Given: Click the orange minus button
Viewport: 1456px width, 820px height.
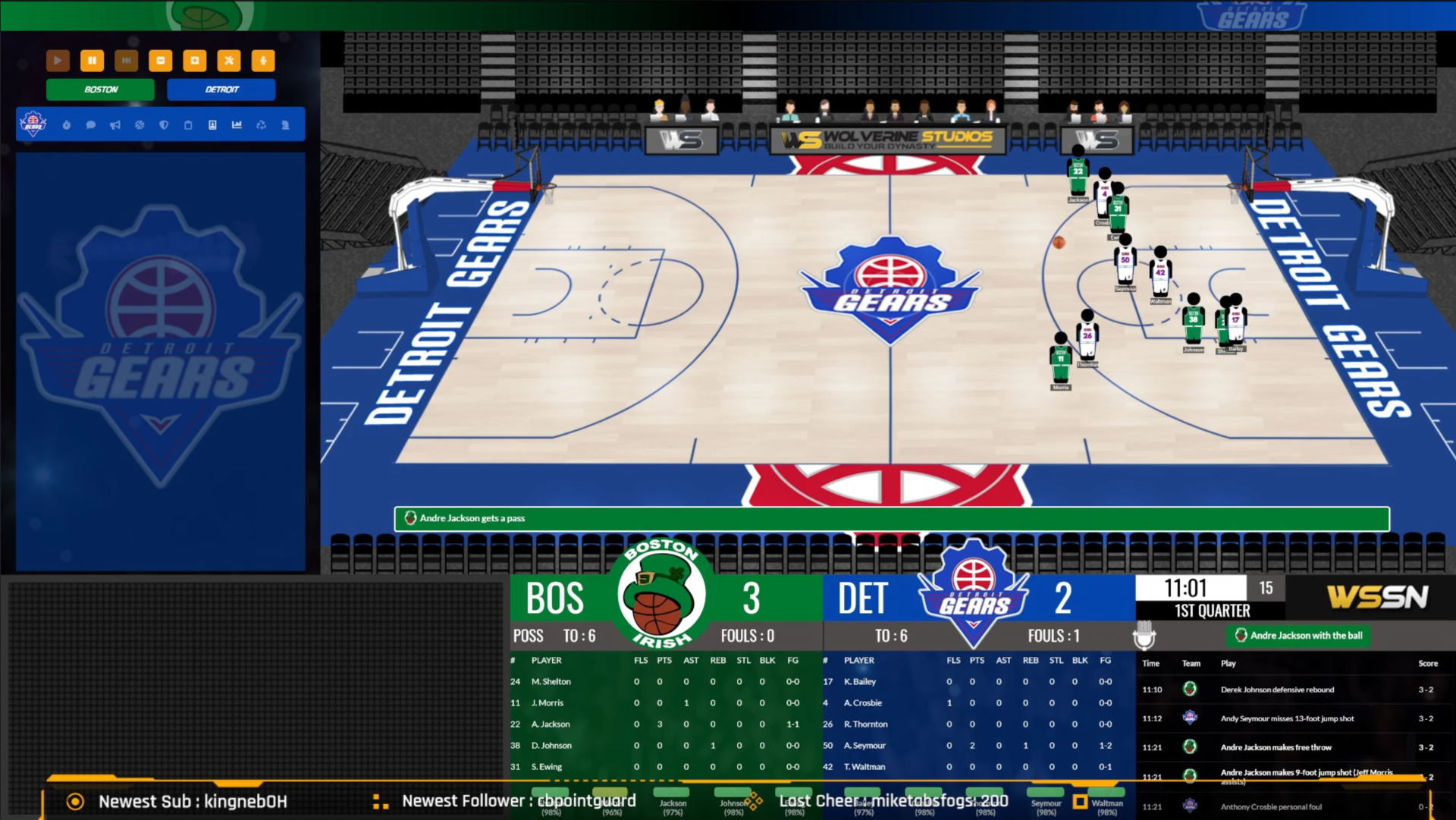Looking at the screenshot, I should [160, 61].
